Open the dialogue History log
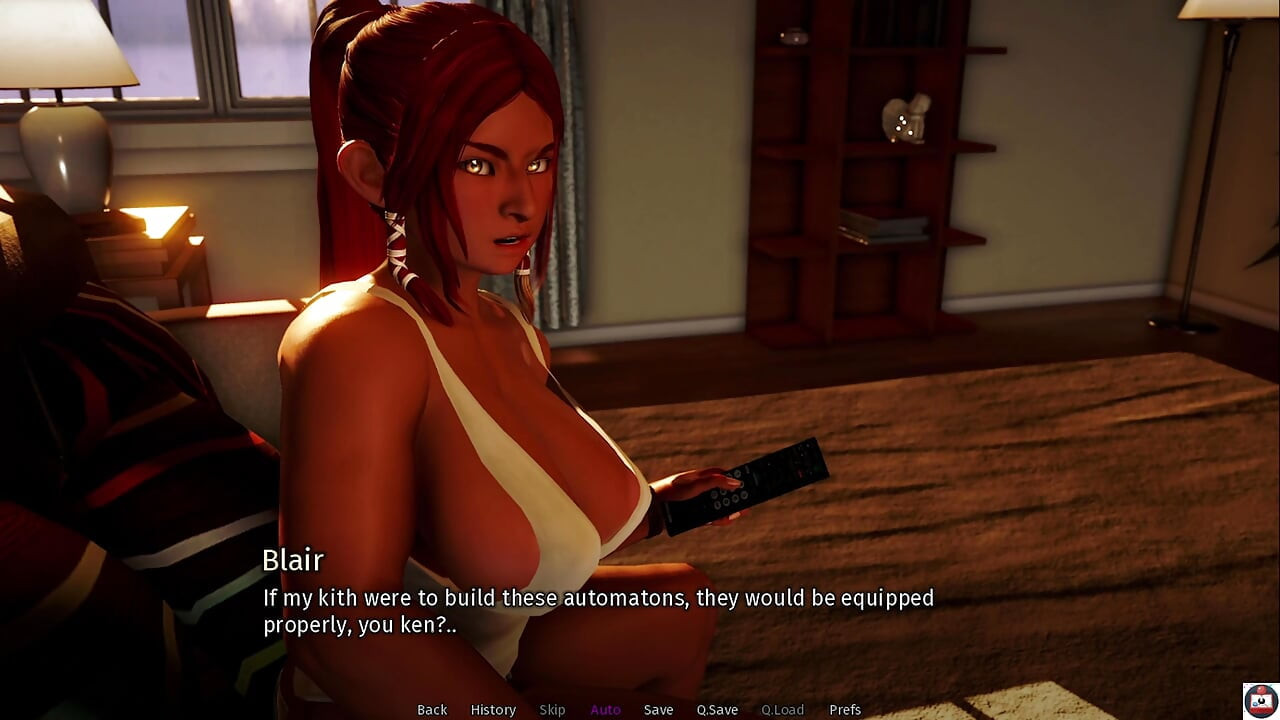Screen dimensions: 1280x720 pos(493,710)
